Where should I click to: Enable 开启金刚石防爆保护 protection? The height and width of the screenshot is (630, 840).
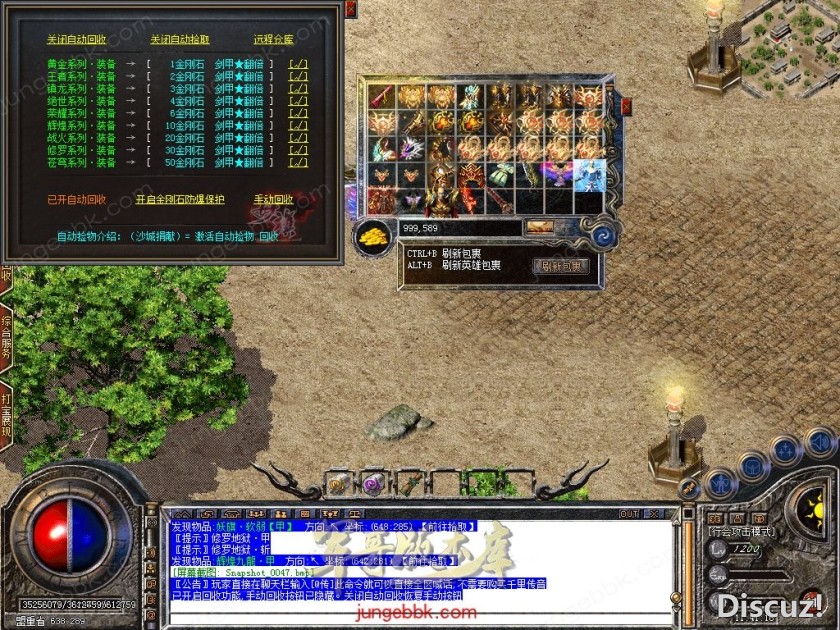click(x=180, y=199)
